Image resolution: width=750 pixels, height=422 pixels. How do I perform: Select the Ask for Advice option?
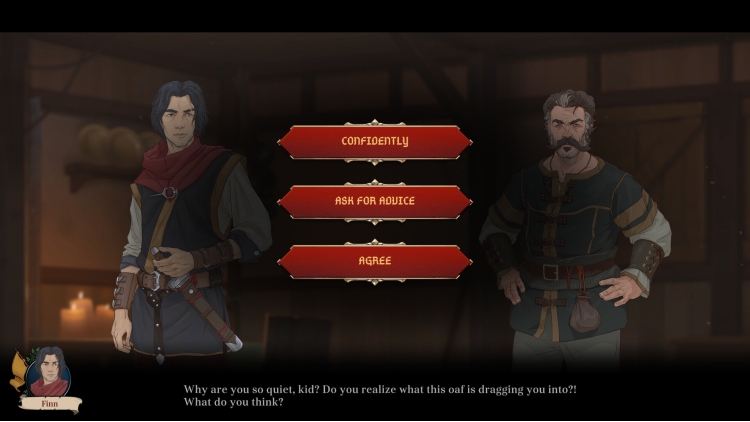pos(374,201)
